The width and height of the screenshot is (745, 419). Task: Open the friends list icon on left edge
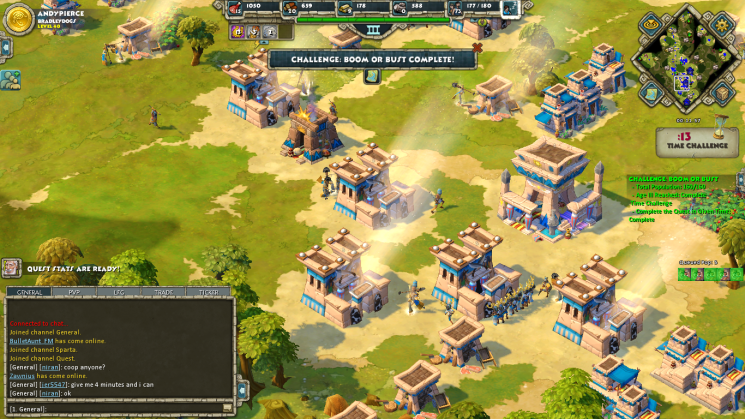10,79
